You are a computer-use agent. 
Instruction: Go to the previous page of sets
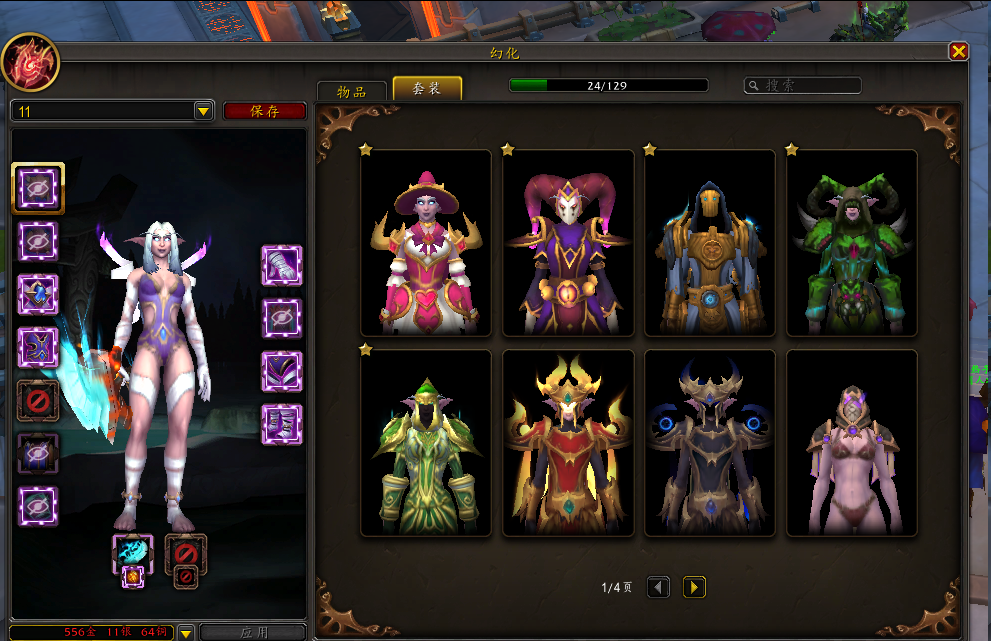(658, 587)
